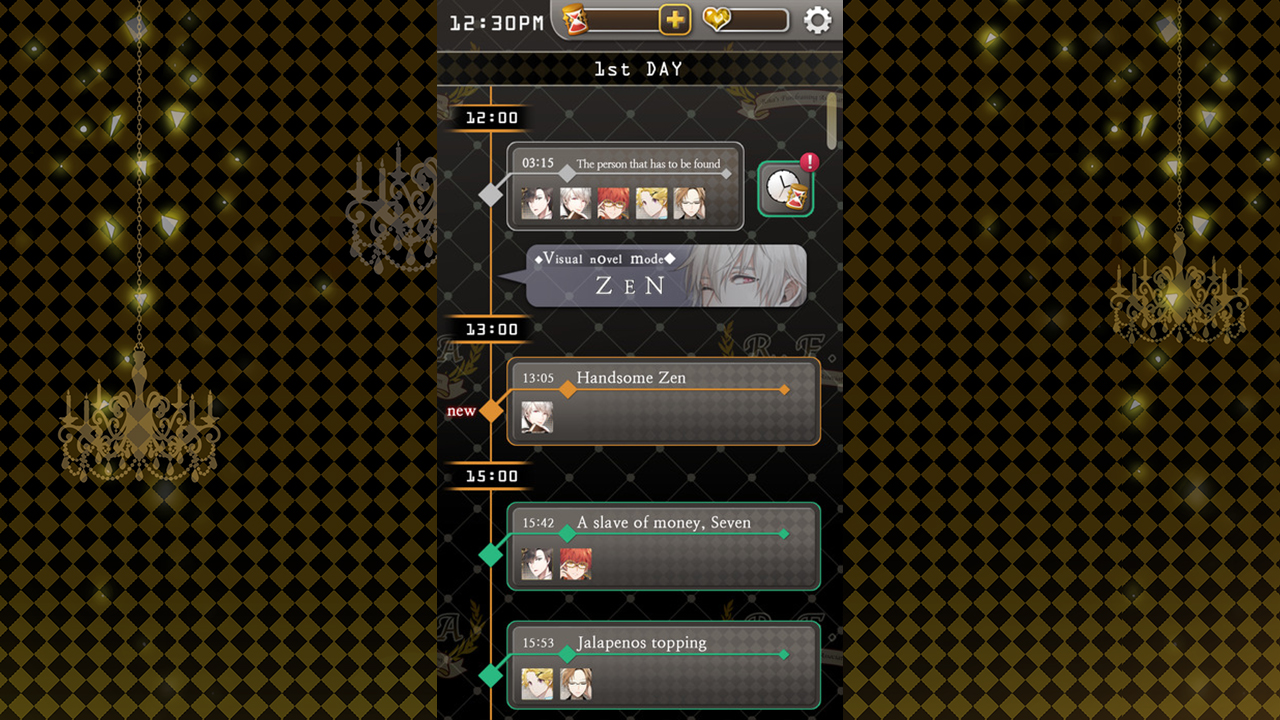Select the "Jalapenos topping" chatroom
This screenshot has width=1280, height=720.
coord(663,665)
